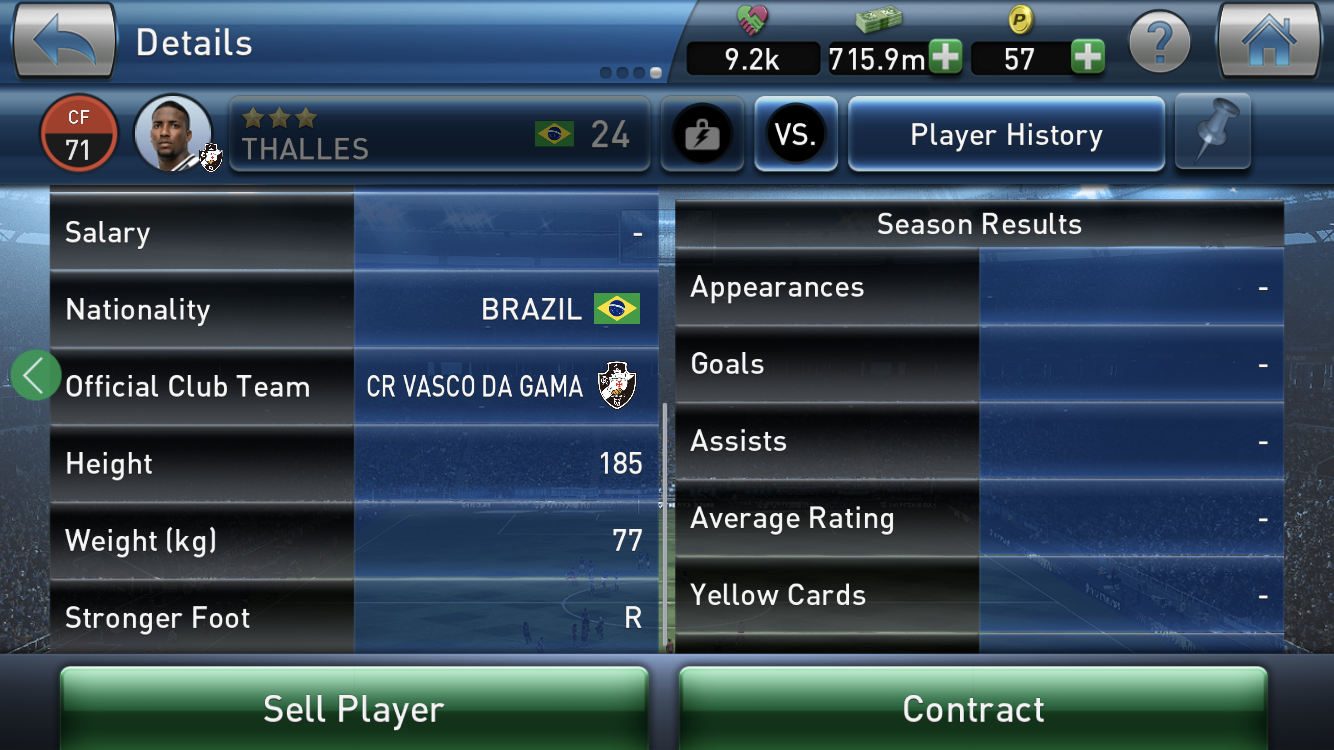Screen dimensions: 1334x750
Task: Go back with the arrow button
Action: (x=65, y=42)
